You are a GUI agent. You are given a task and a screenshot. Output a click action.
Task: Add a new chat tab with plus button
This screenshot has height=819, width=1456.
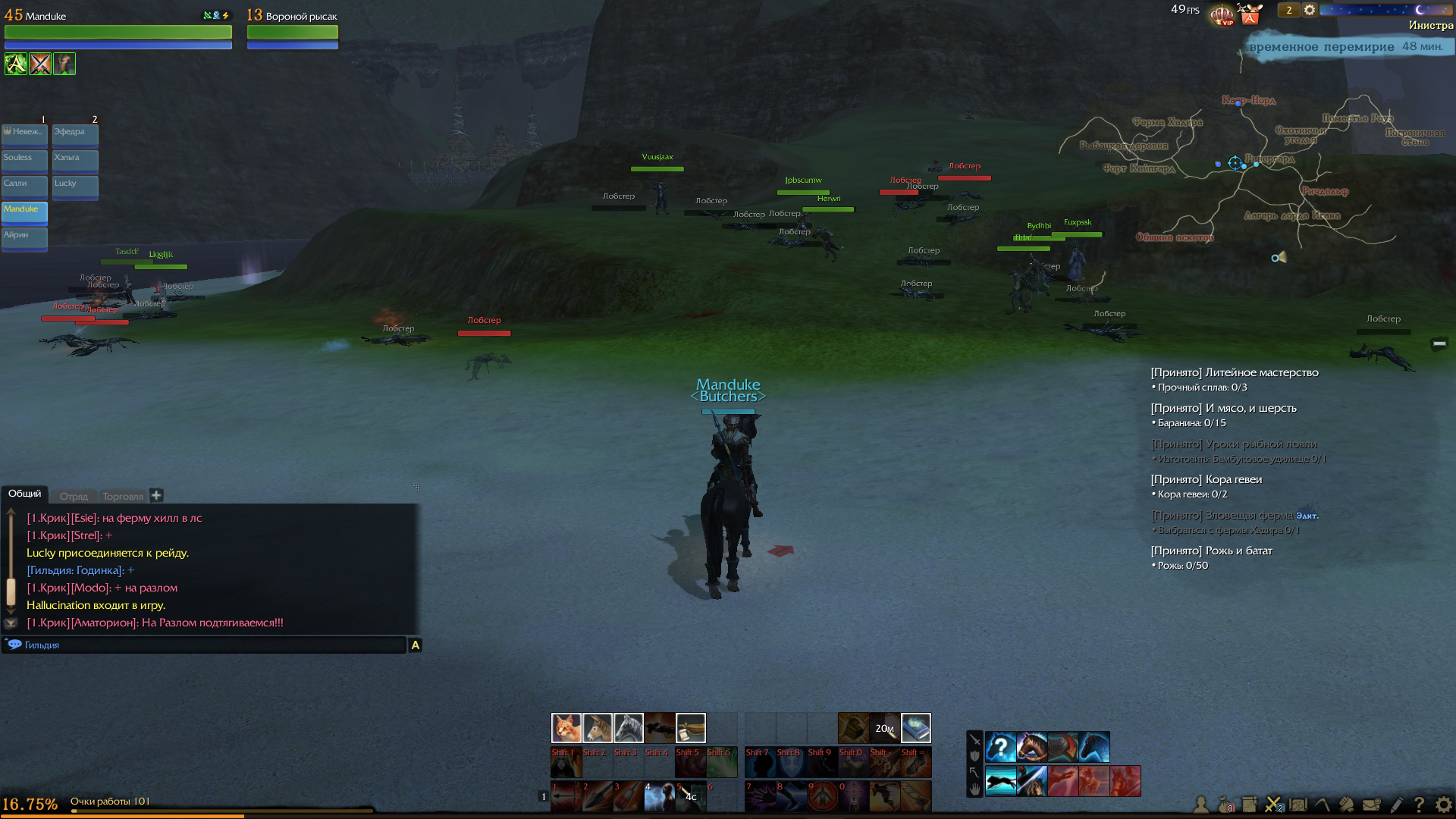click(156, 495)
